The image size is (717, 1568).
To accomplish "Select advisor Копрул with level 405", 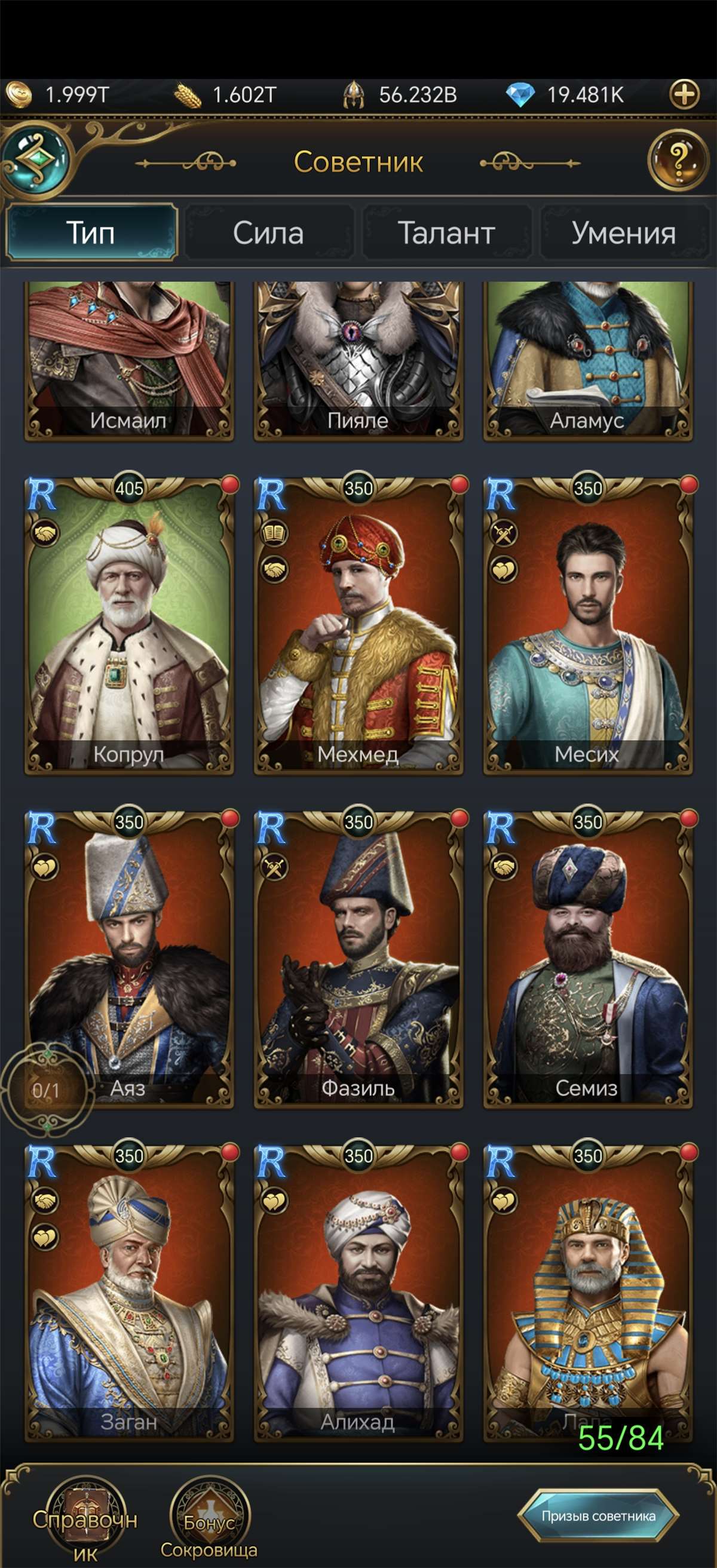I will 128,627.
